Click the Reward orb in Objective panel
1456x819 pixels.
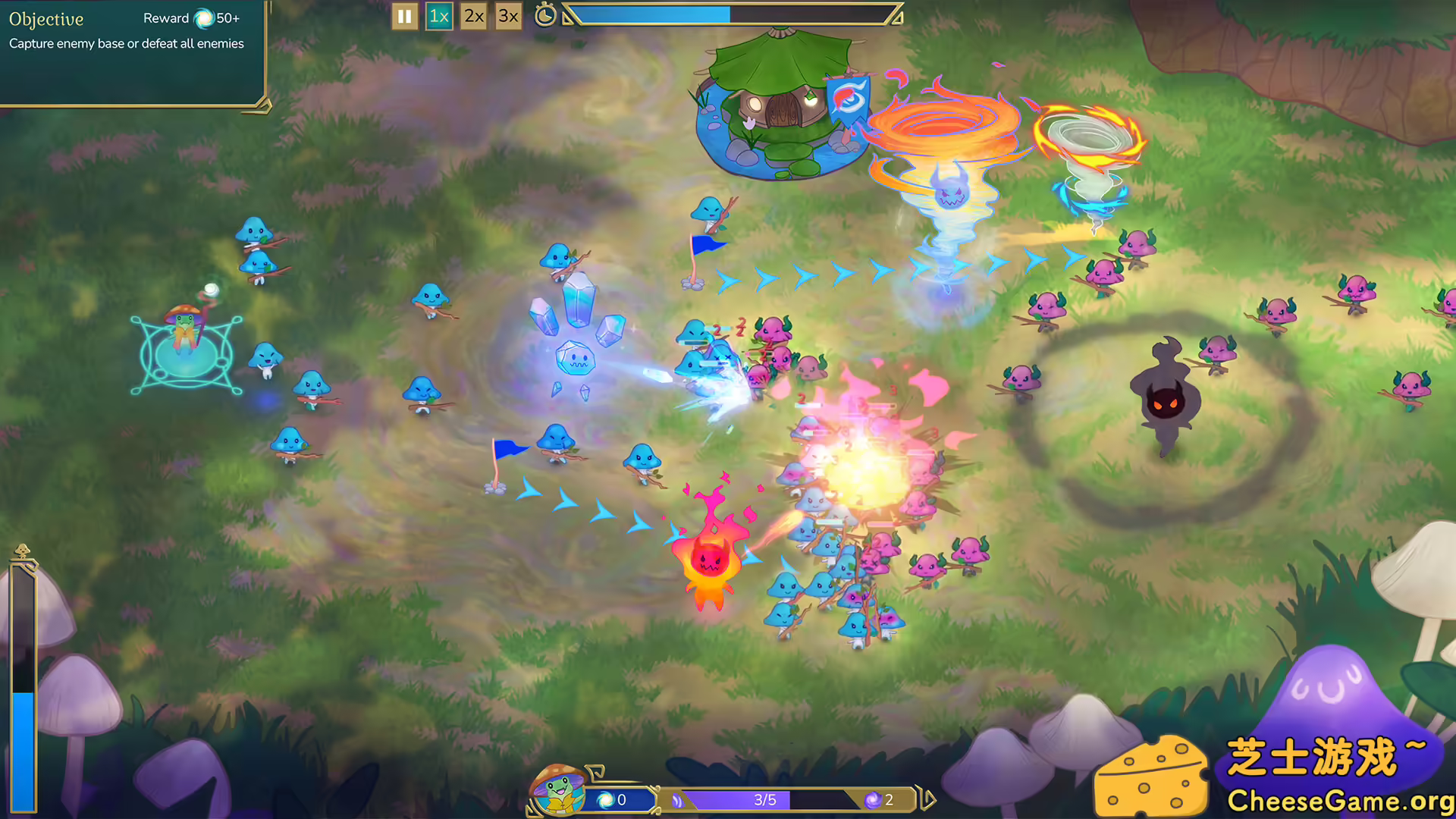[203, 18]
